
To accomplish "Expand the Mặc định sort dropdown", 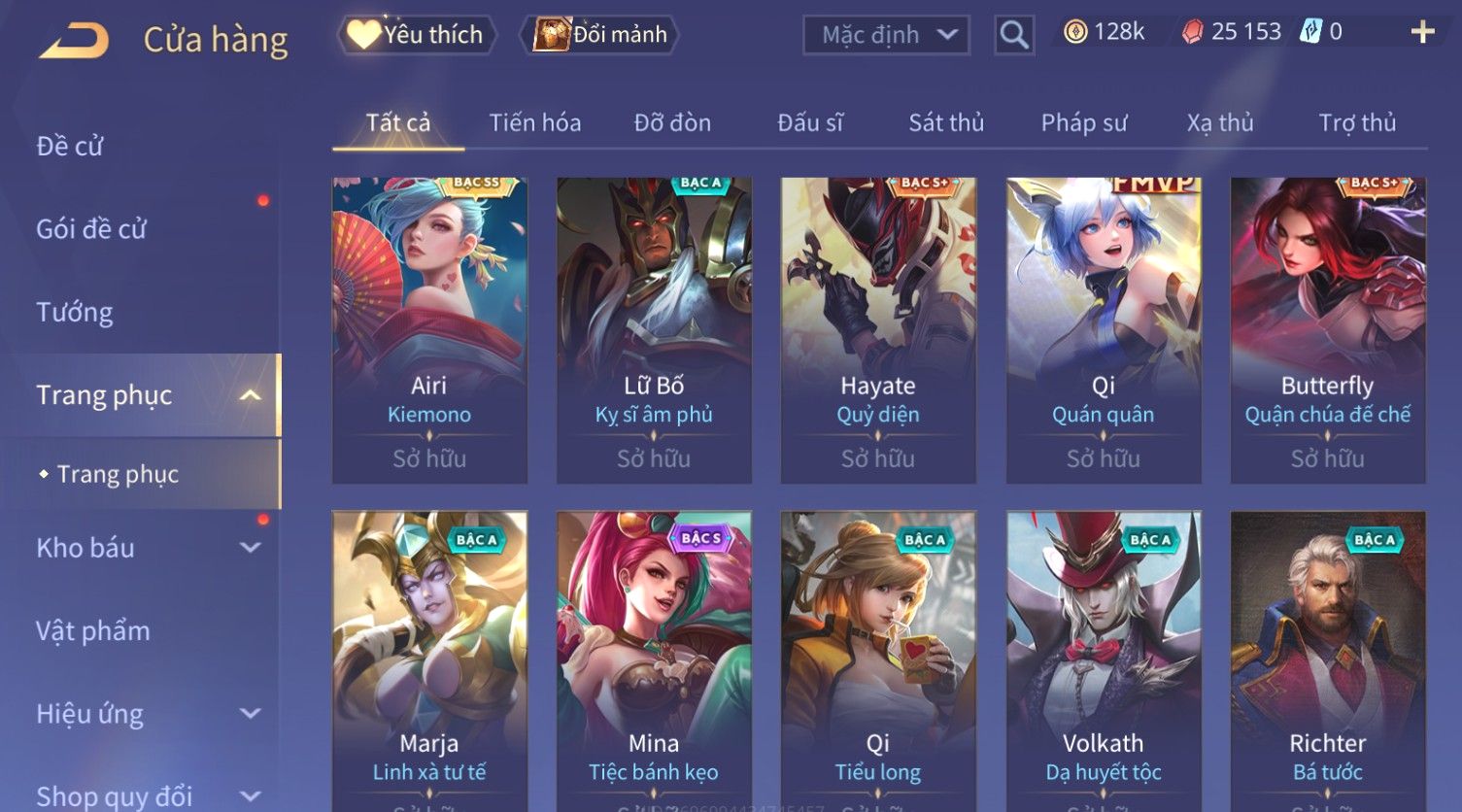I will [886, 35].
